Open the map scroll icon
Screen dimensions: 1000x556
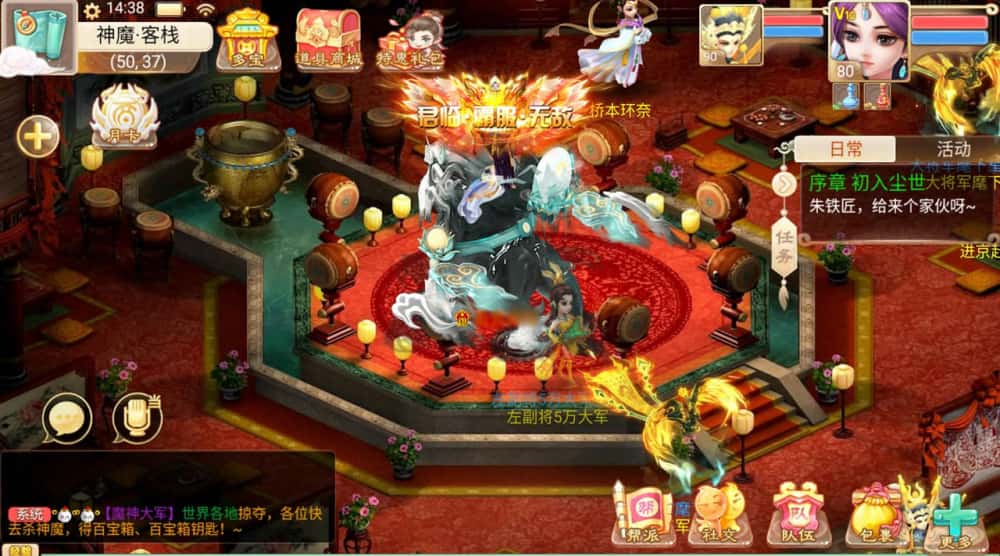pos(38,36)
